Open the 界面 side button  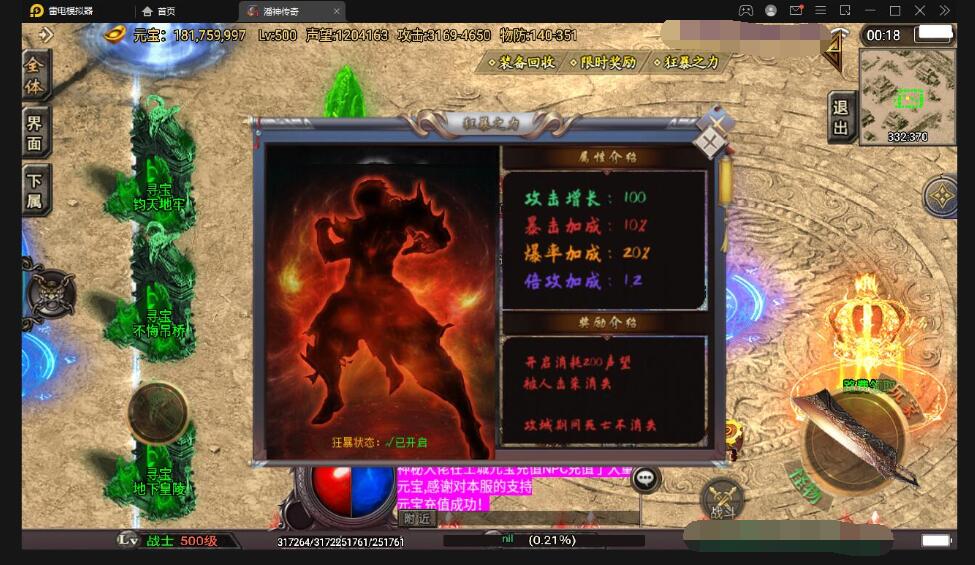pos(34,130)
